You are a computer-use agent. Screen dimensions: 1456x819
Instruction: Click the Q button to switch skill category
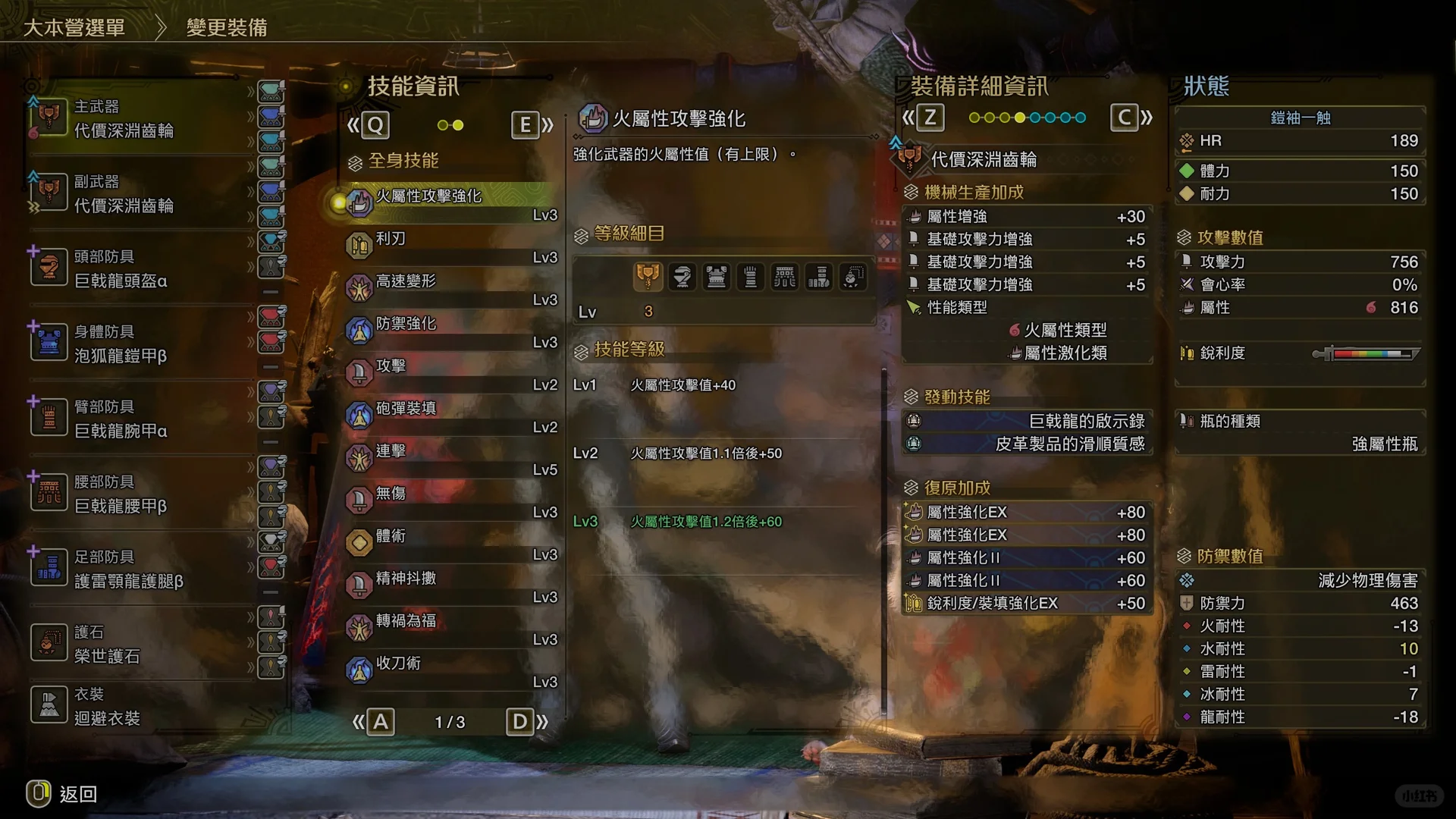pos(375,124)
